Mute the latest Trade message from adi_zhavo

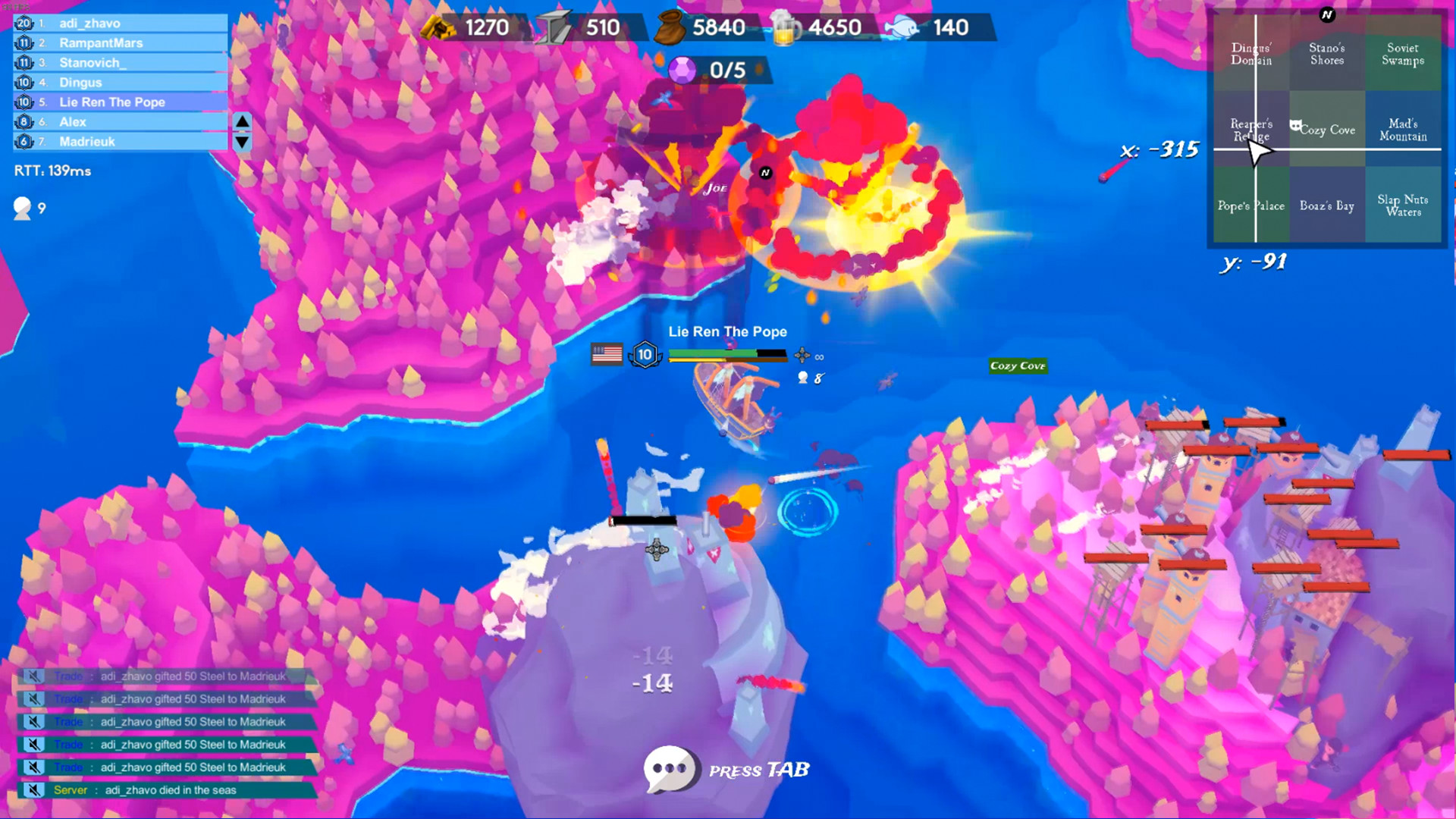[x=34, y=767]
